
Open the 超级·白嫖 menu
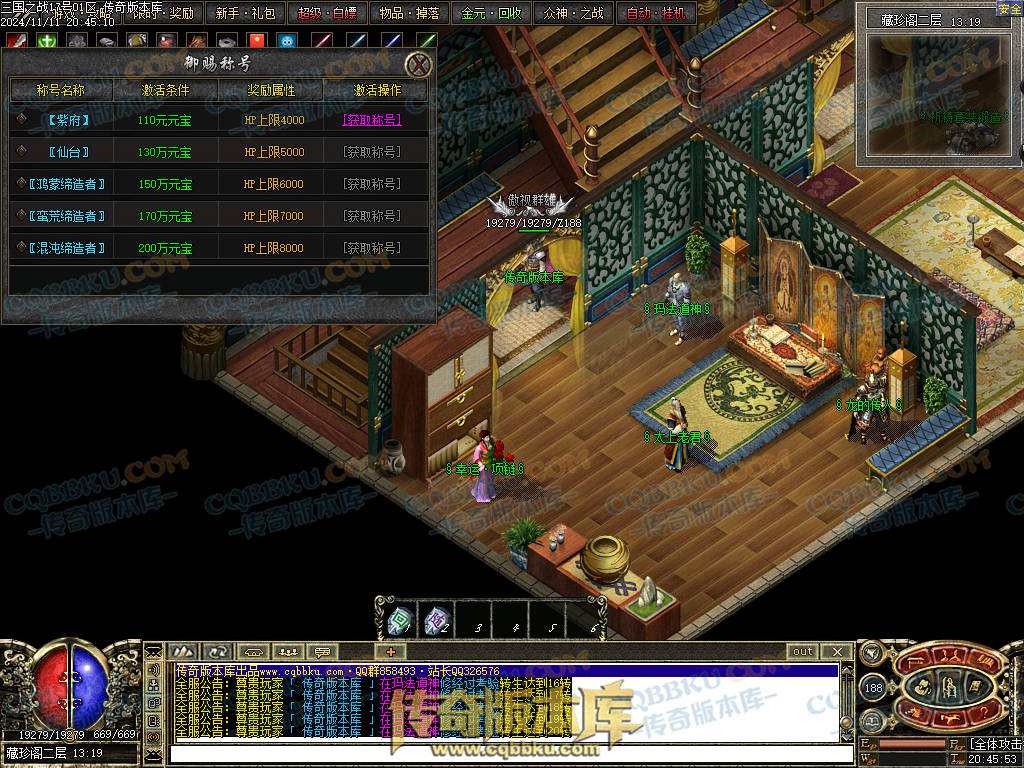(327, 14)
